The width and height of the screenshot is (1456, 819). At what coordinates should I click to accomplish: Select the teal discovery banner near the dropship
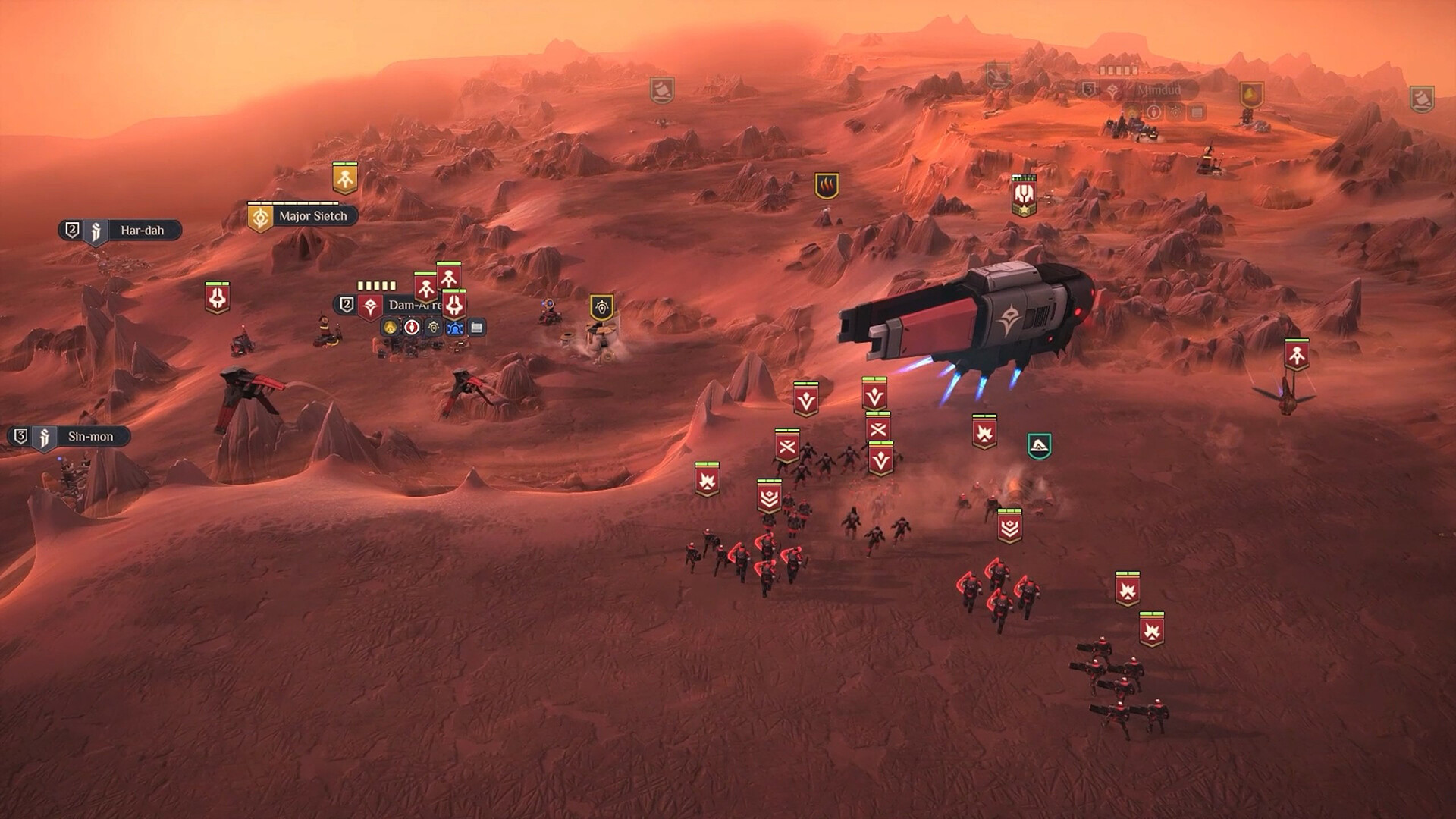pyautogui.click(x=1038, y=444)
